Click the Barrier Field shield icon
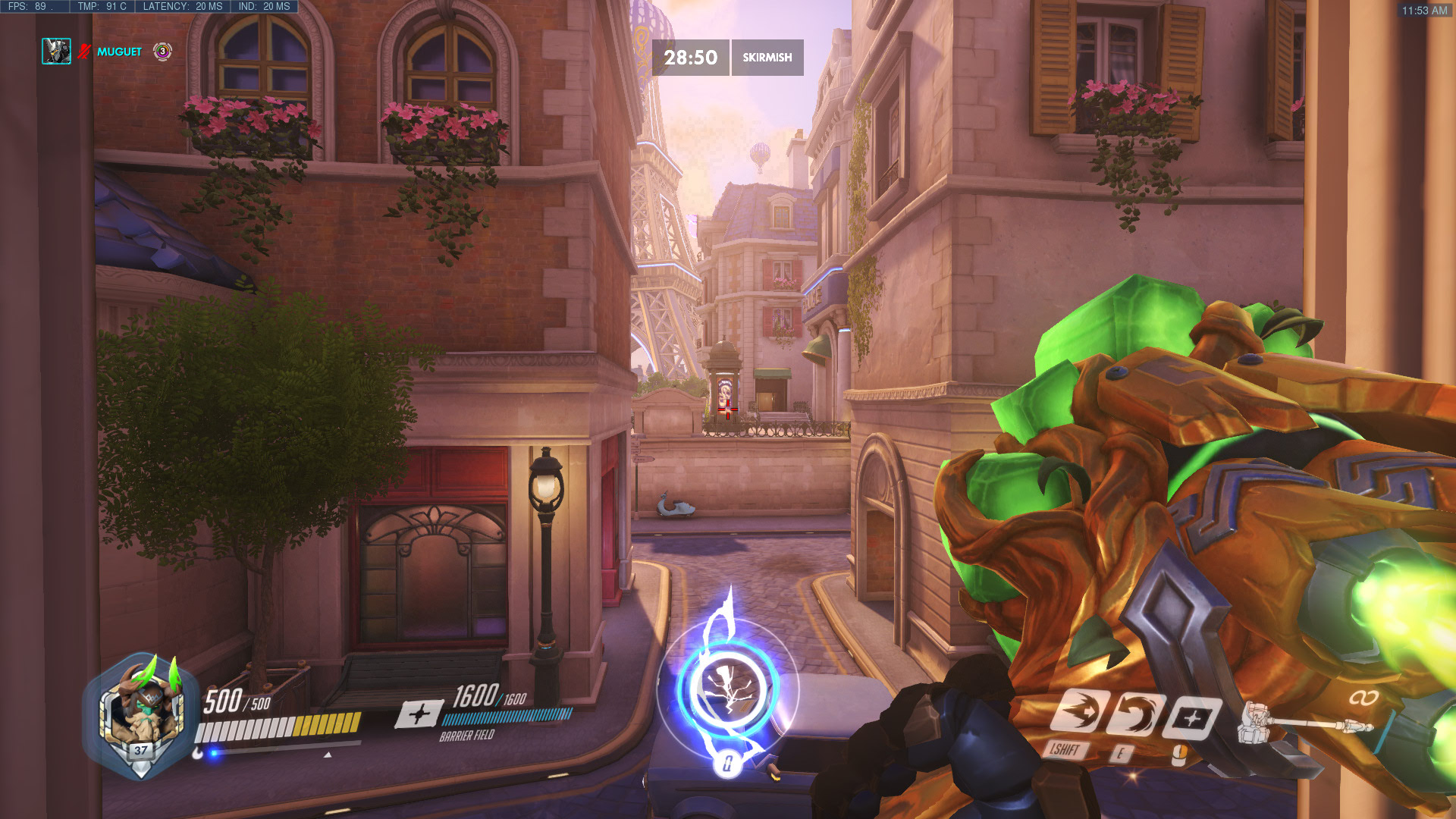Viewport: 1456px width, 819px height. tap(419, 714)
